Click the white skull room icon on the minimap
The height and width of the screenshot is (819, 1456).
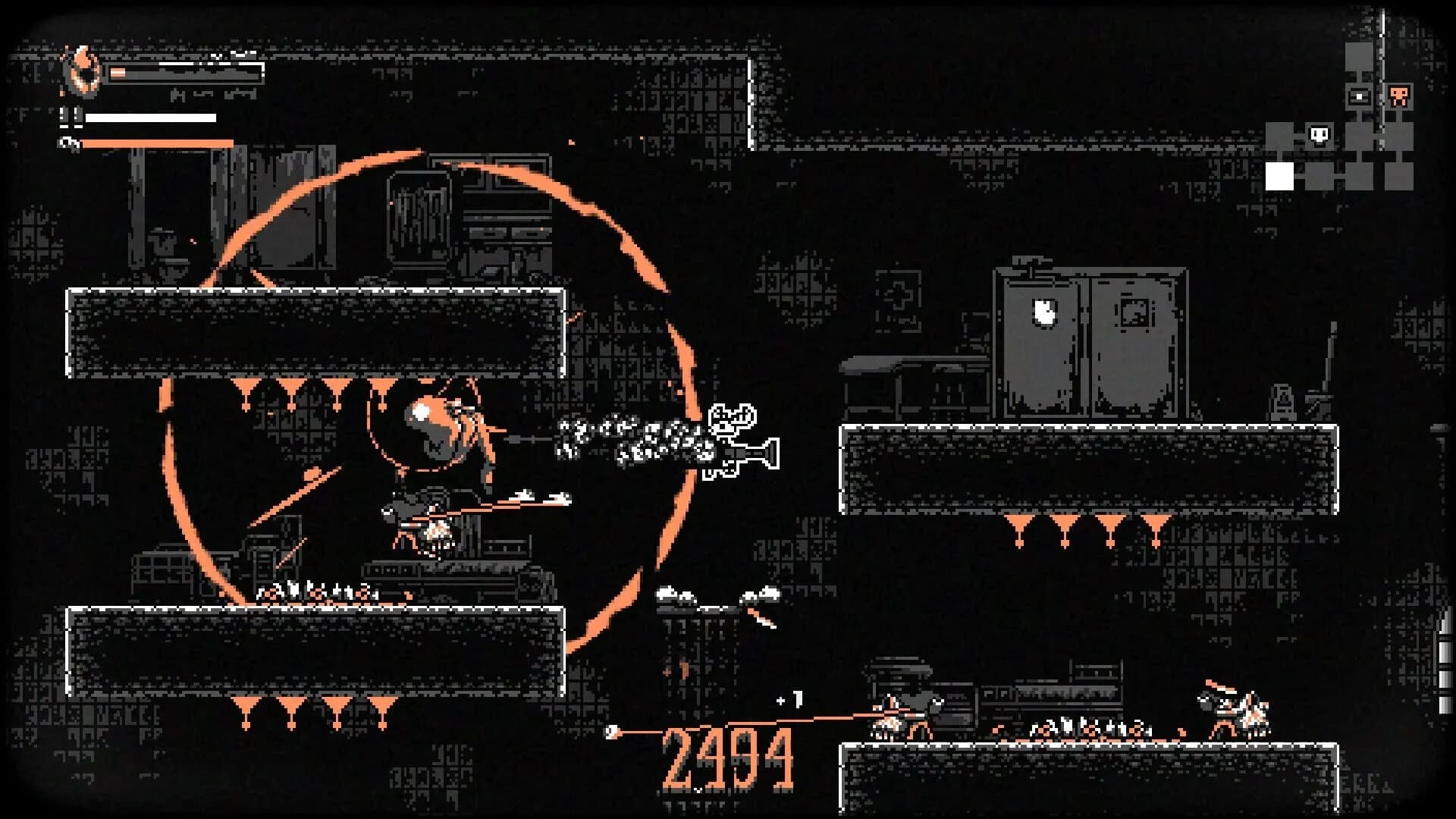[x=1319, y=134]
